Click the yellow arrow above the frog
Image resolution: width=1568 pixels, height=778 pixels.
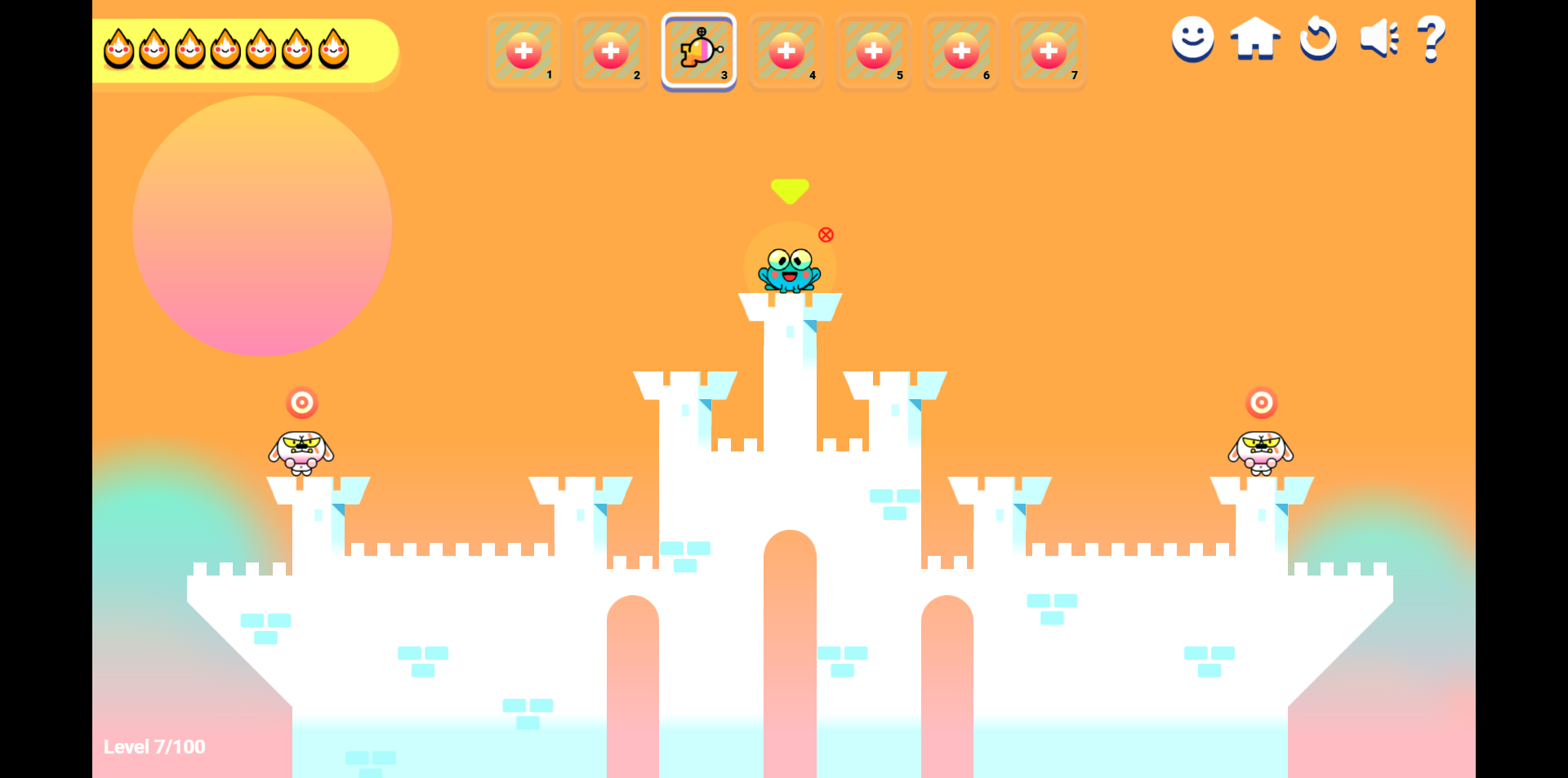click(x=789, y=190)
